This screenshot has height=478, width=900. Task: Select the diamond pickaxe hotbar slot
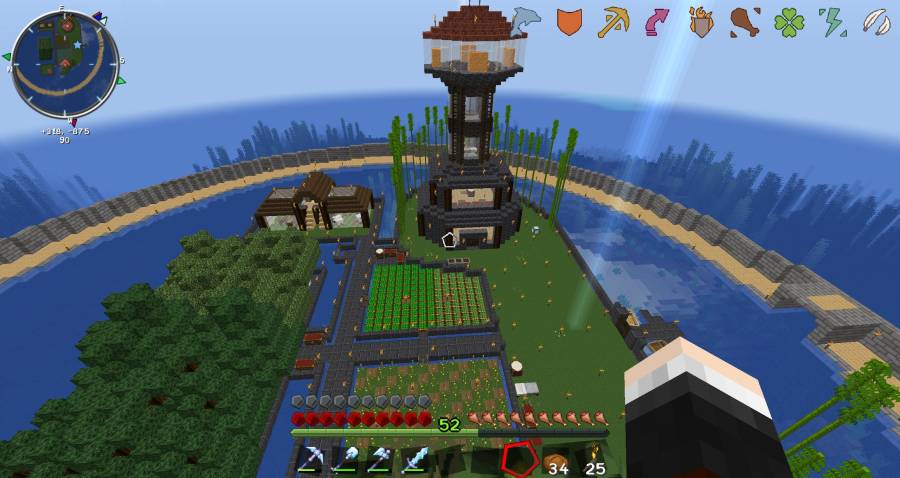(311, 460)
